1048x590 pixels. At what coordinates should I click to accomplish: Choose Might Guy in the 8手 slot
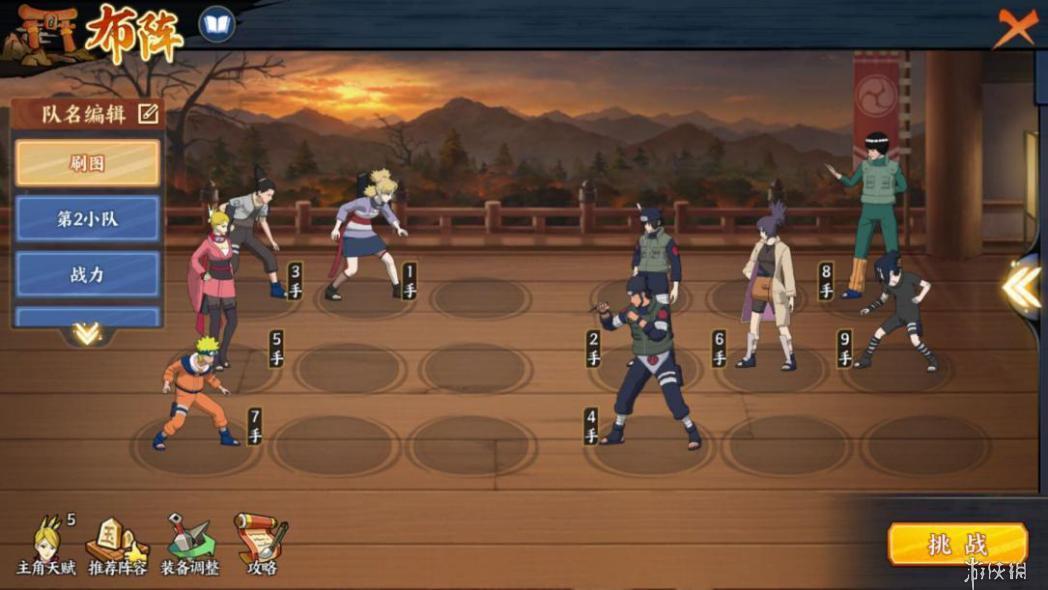[x=871, y=210]
